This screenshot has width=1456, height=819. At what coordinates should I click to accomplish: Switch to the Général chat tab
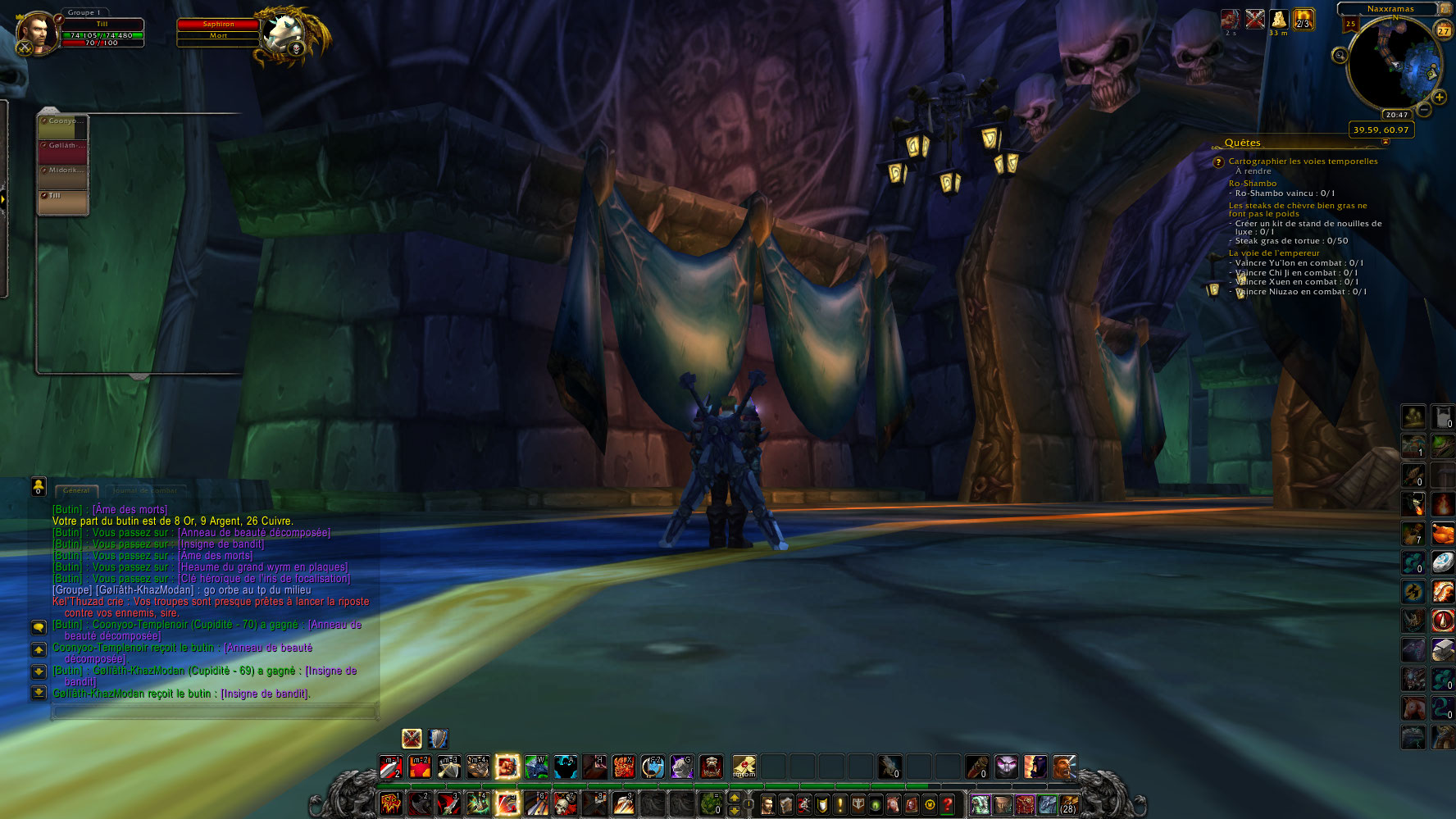point(76,490)
